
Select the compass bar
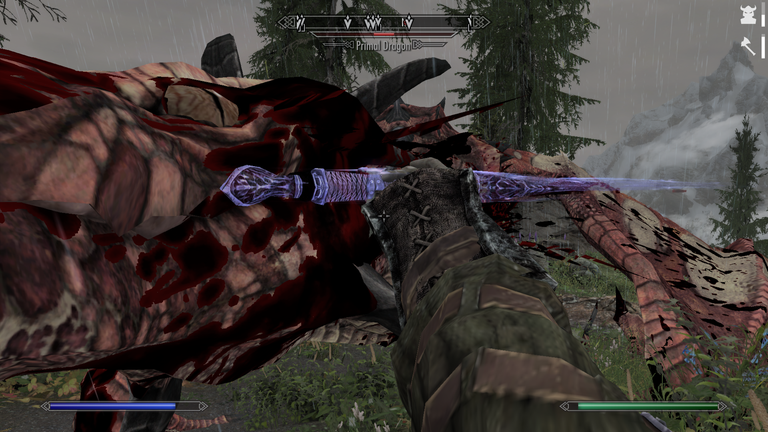383,22
